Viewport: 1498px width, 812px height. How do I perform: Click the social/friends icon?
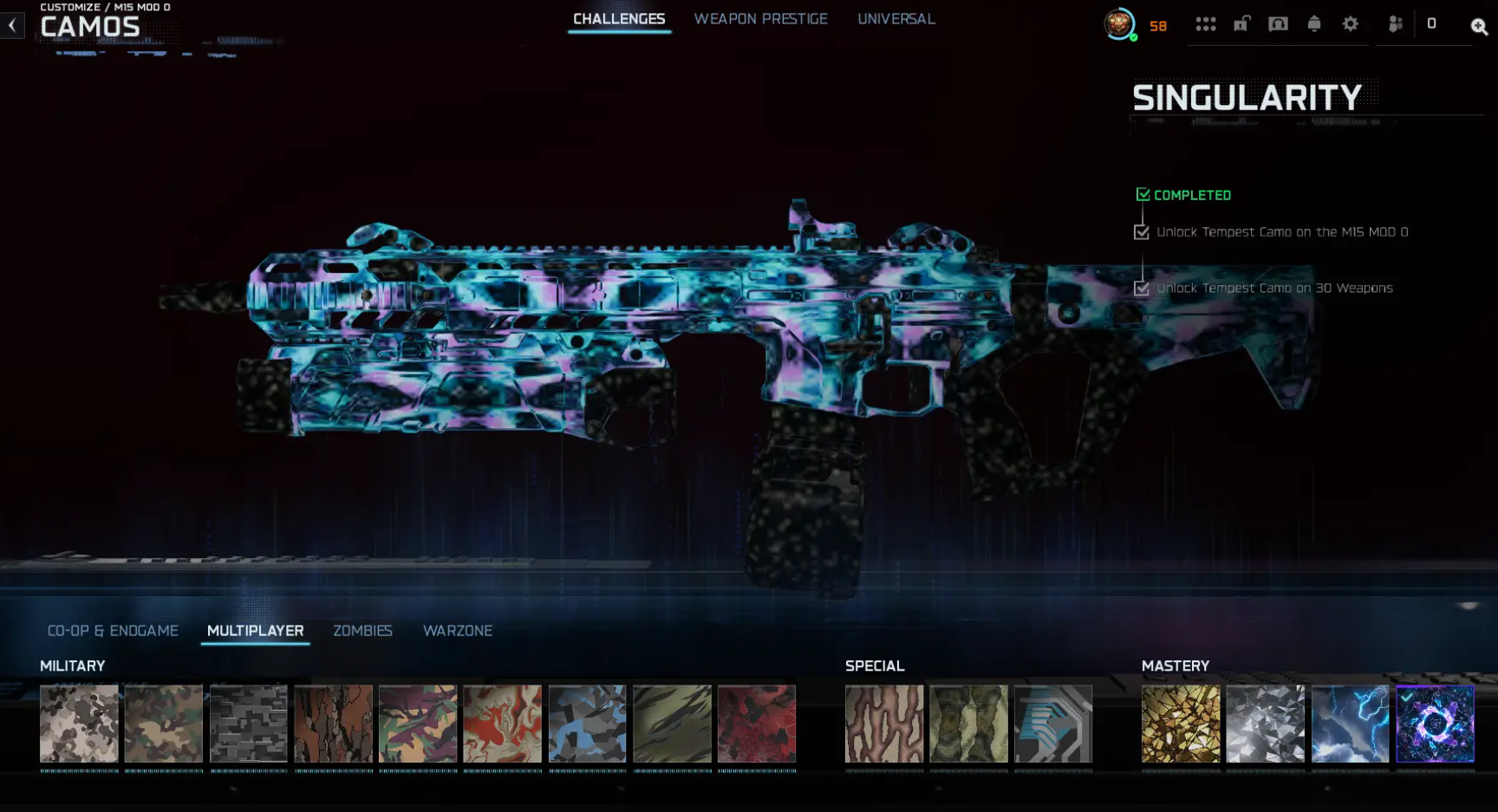pyautogui.click(x=1394, y=23)
